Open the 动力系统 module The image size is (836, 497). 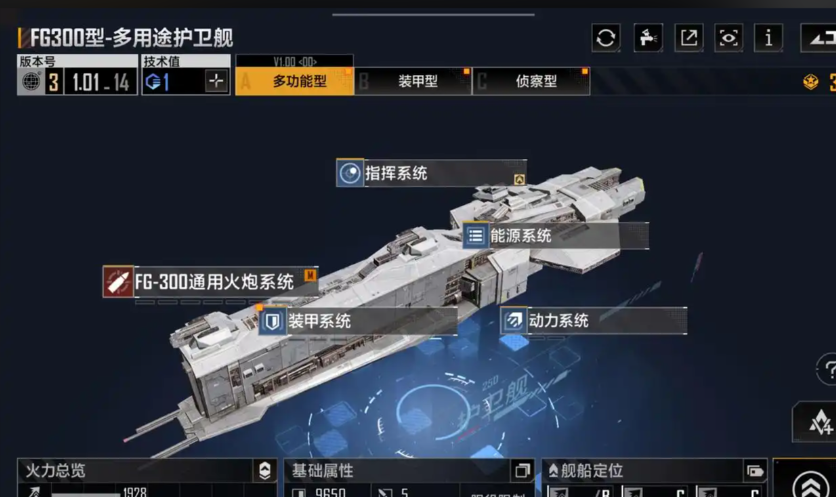click(592, 321)
